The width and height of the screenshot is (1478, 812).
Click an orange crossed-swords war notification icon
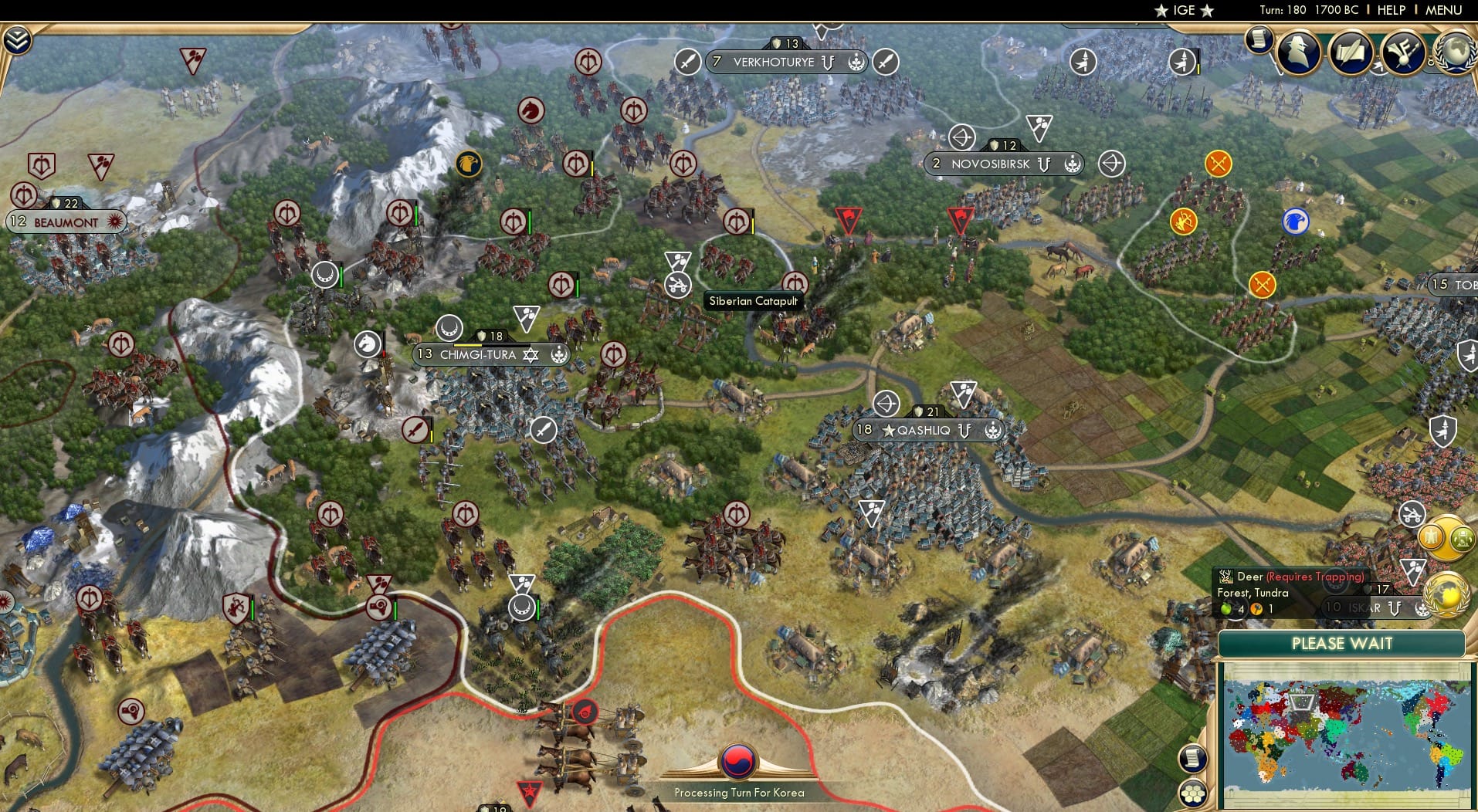pyautogui.click(x=1218, y=162)
